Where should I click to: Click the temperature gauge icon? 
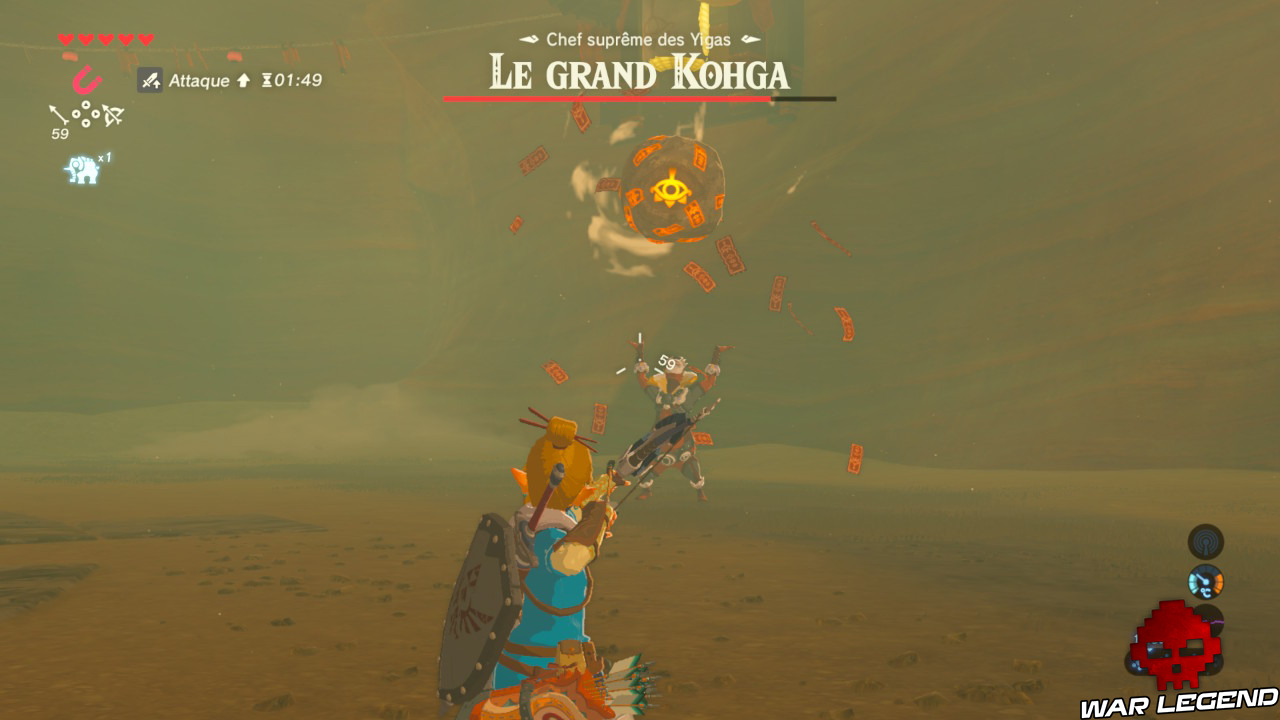(1206, 583)
